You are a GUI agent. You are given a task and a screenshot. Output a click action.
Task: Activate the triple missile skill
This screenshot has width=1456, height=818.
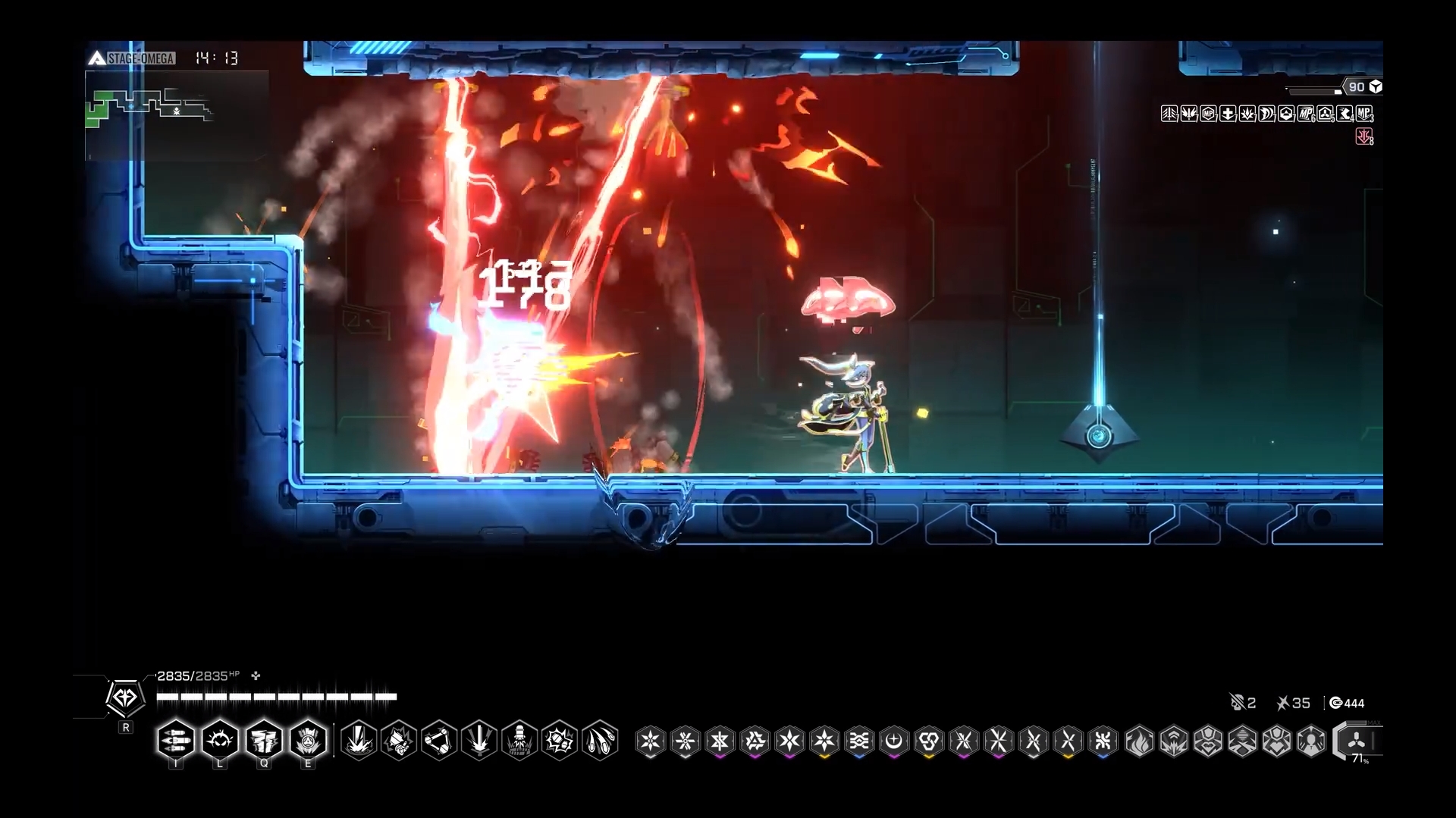coord(175,741)
